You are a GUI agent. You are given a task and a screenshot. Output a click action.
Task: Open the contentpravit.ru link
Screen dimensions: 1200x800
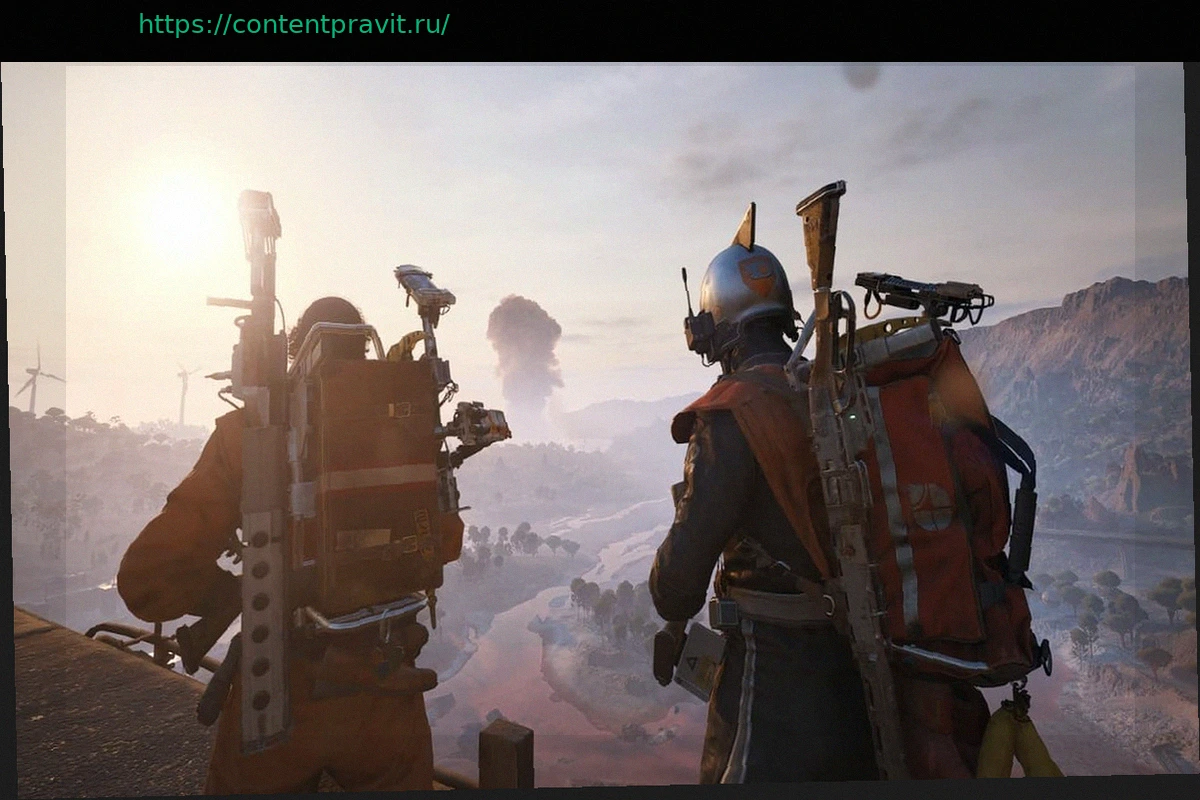point(293,25)
